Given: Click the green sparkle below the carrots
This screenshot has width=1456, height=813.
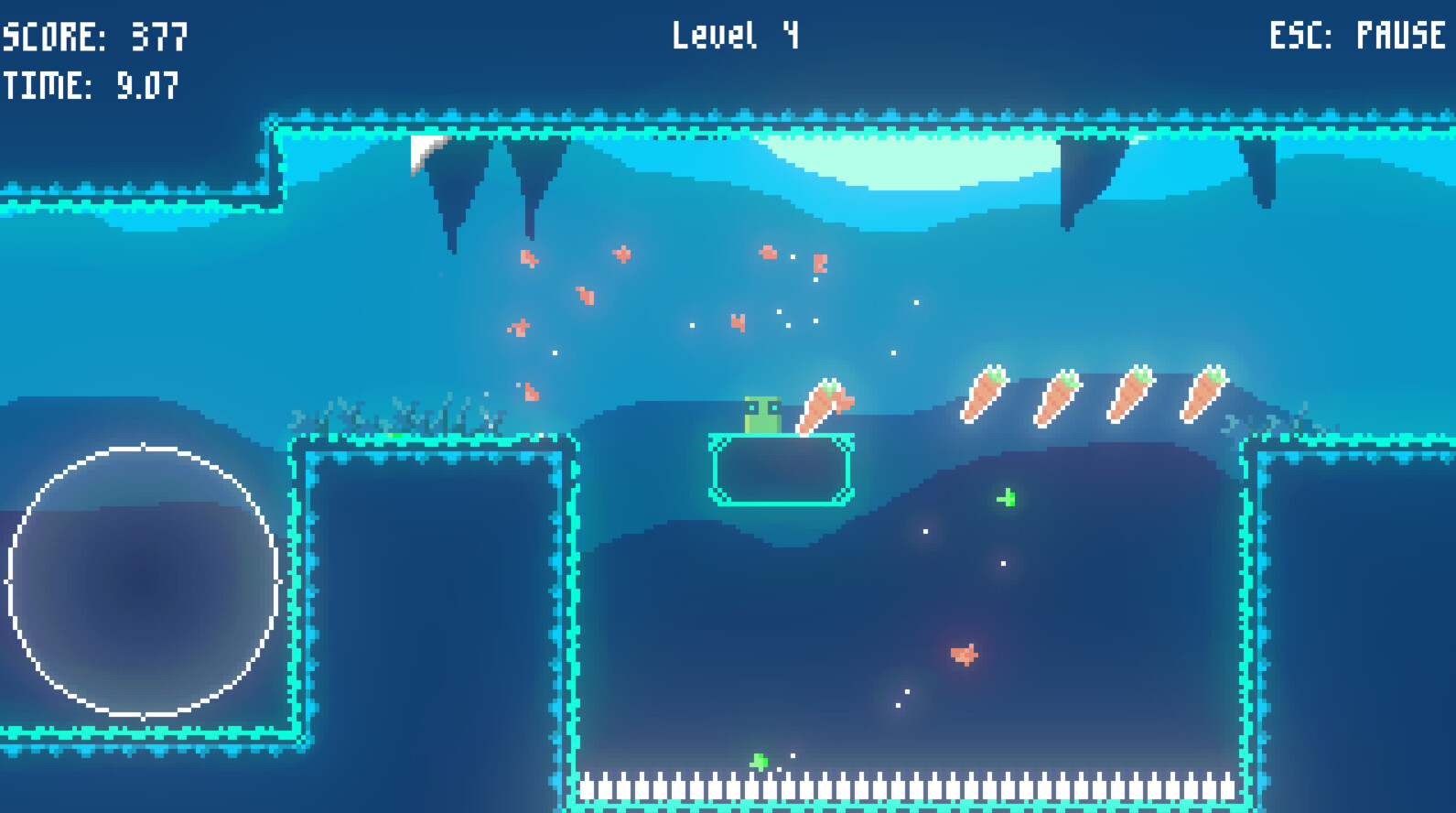Looking at the screenshot, I should point(1005,498).
